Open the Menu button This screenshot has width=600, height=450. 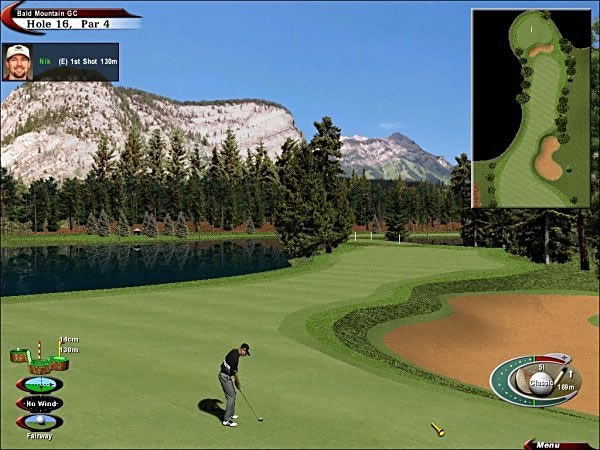click(549, 444)
